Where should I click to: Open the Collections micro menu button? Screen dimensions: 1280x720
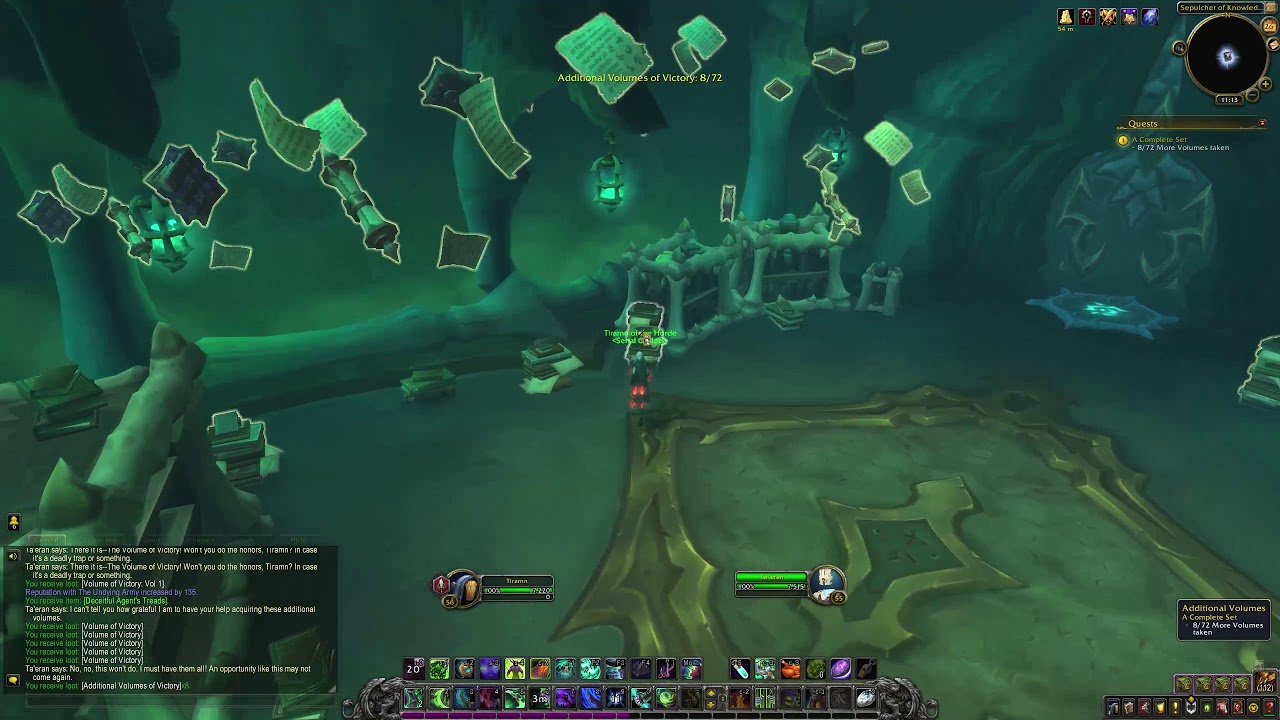click(x=1224, y=706)
